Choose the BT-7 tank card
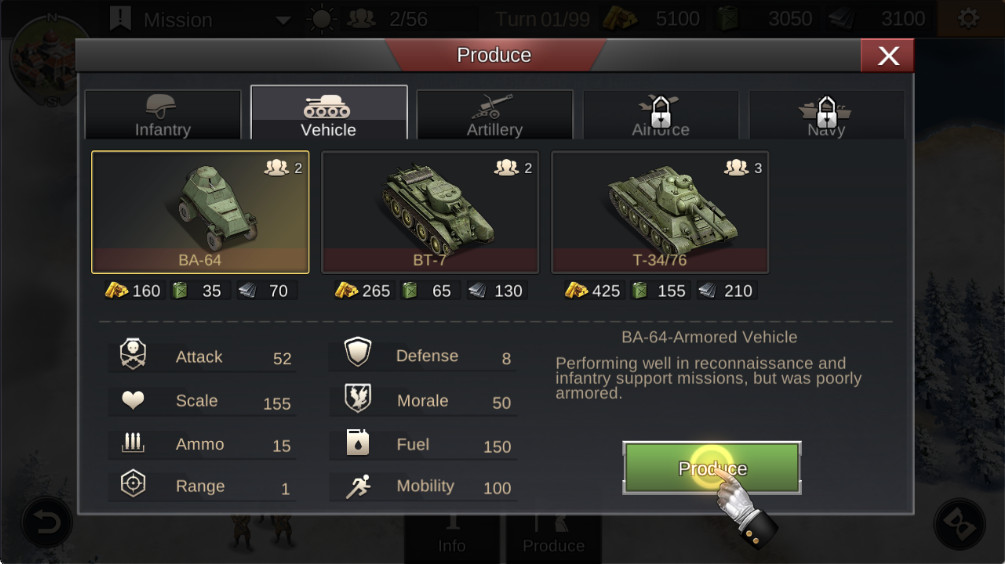 [x=430, y=212]
